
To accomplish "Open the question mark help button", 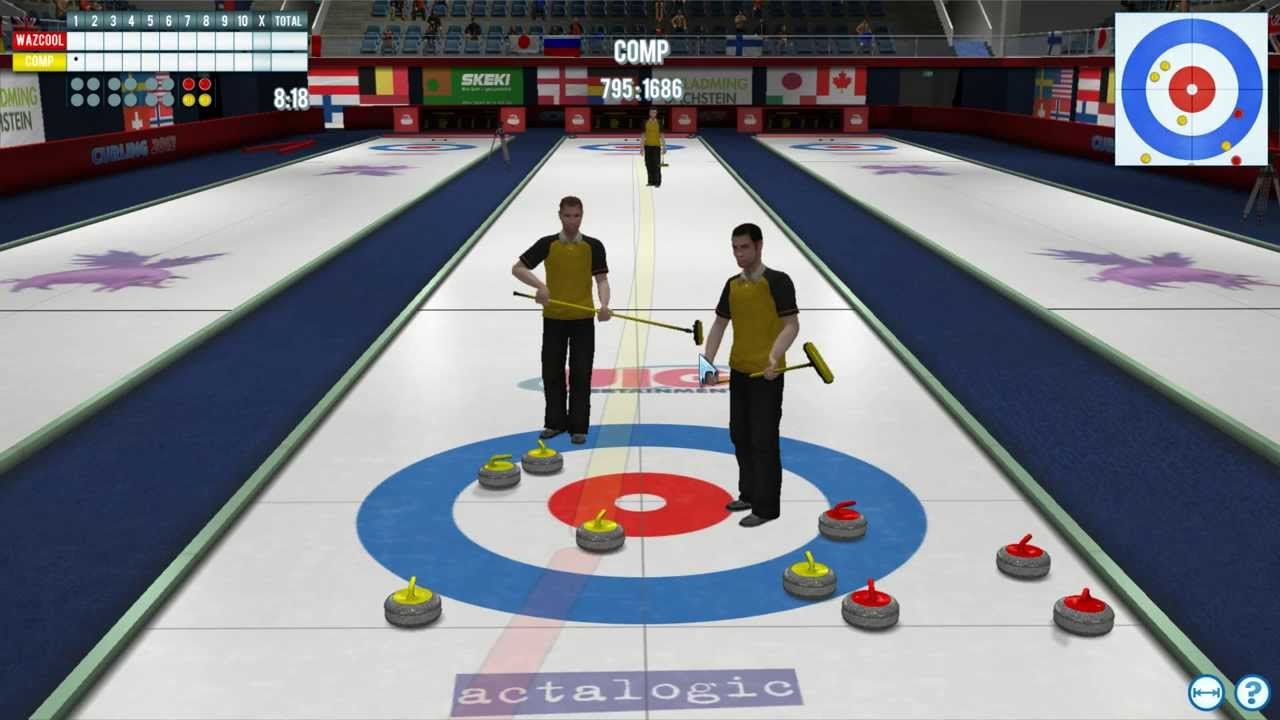I will 1252,693.
